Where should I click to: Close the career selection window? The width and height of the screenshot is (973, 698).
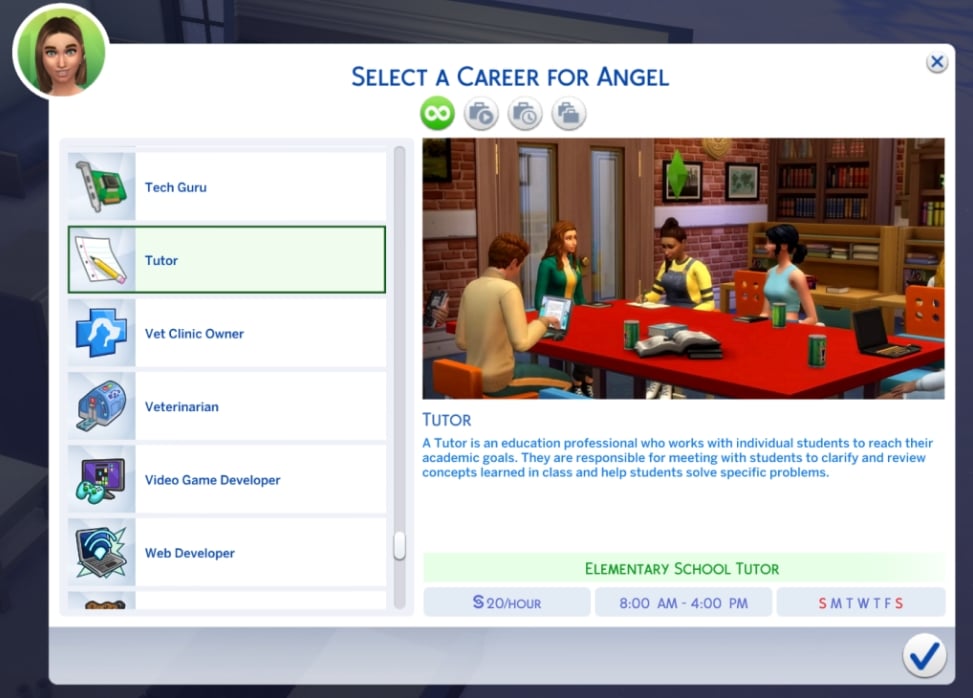937,63
